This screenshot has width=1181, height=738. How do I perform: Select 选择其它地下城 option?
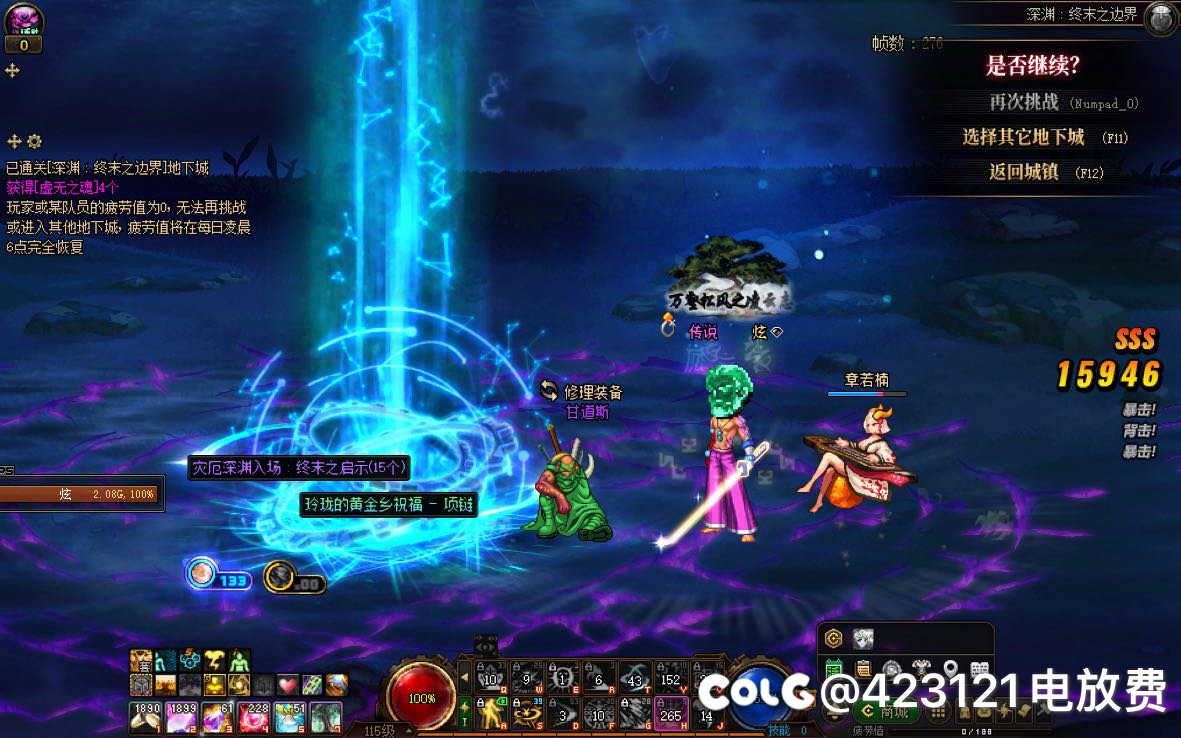pyautogui.click(x=1023, y=137)
